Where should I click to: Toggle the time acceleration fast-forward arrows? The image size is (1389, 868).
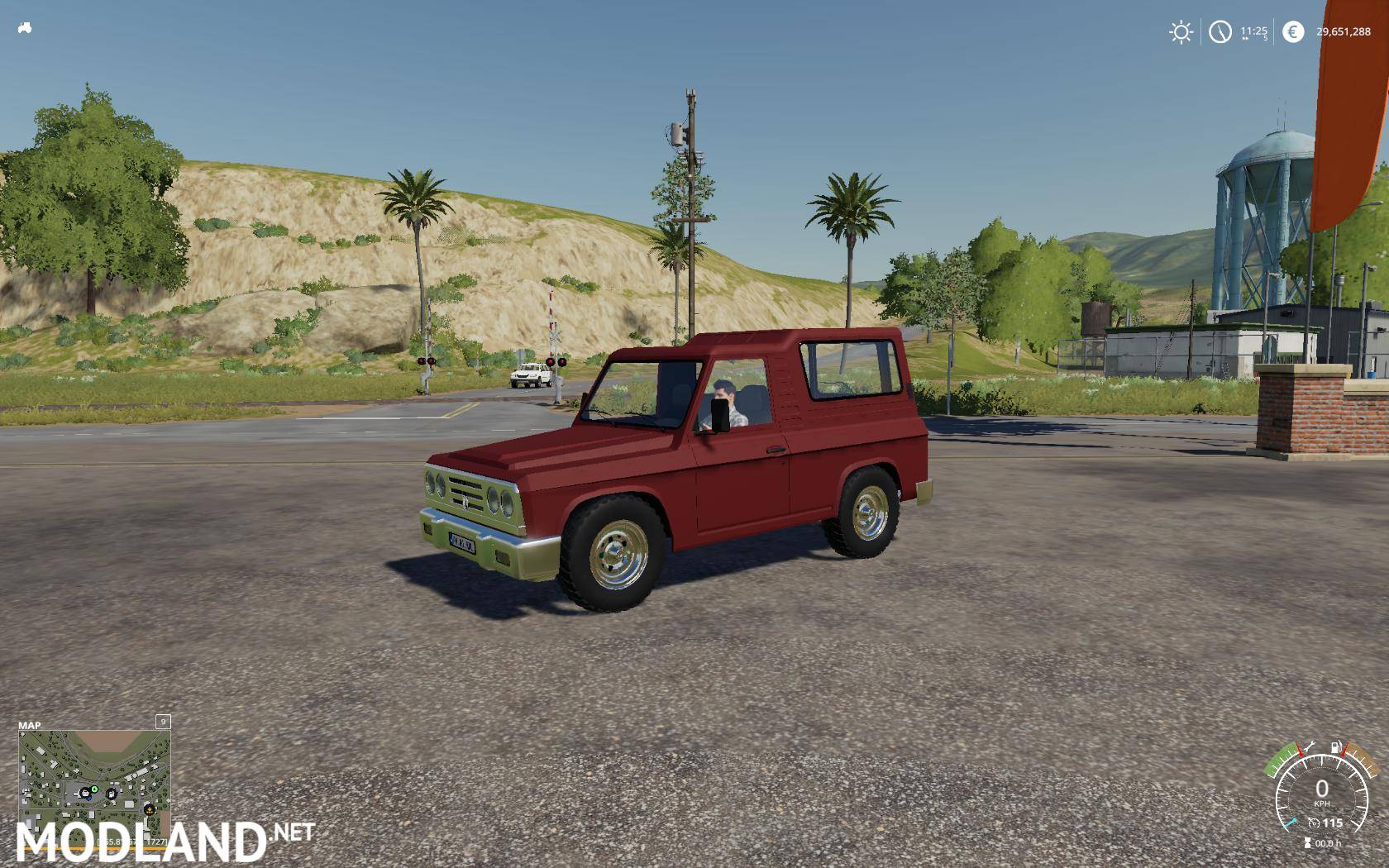1243,39
